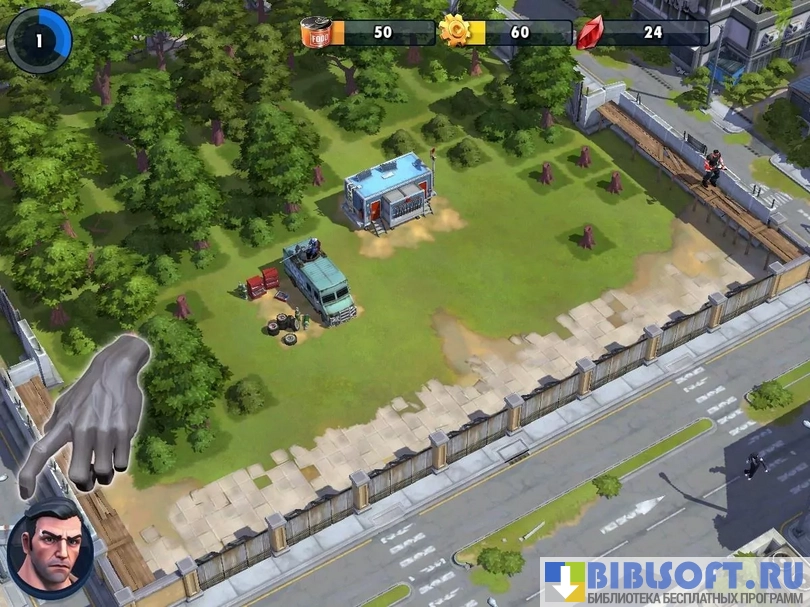Tap the player level 1 badge
810x607 pixels.
coord(38,41)
